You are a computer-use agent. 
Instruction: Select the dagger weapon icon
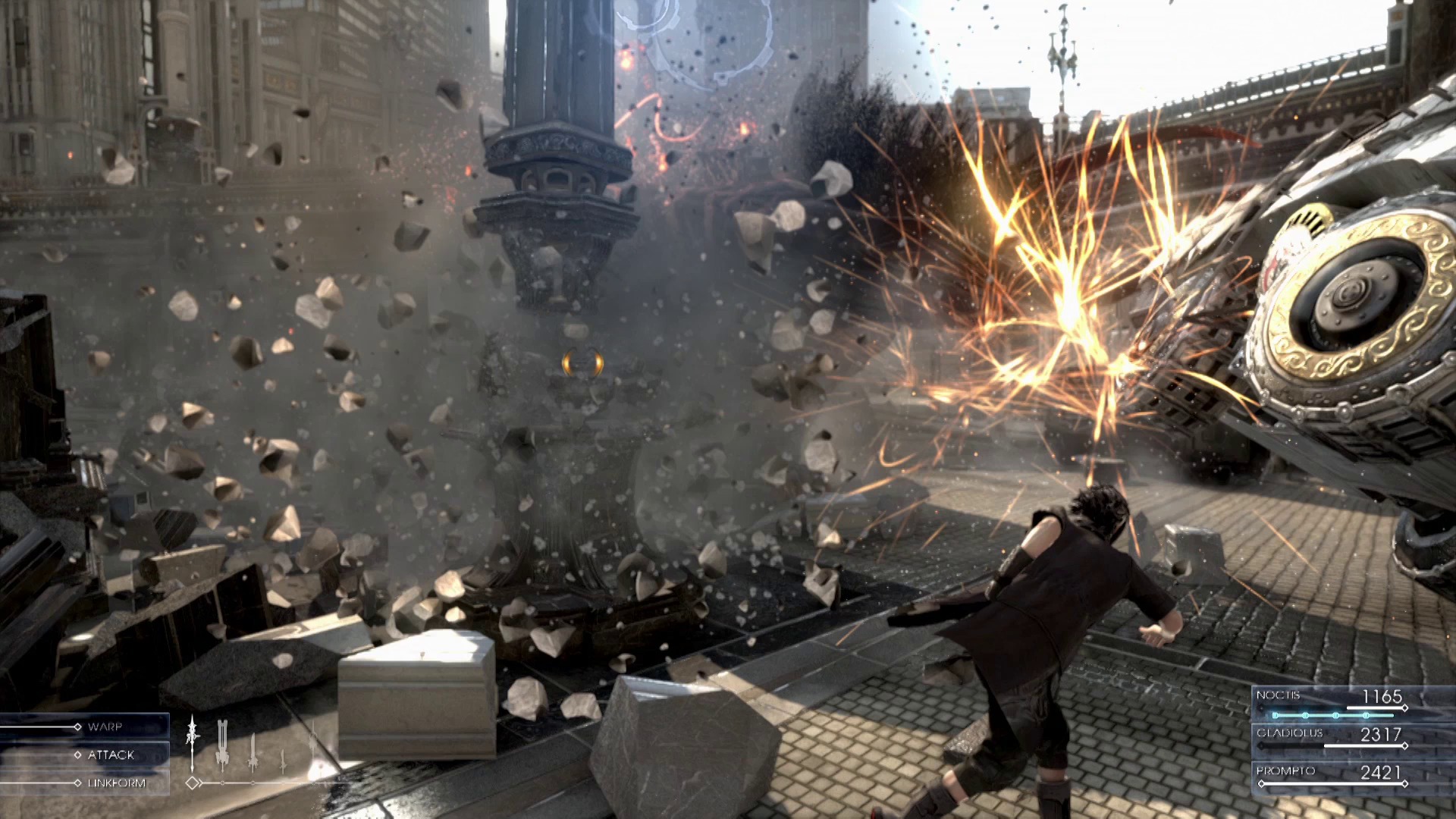[x=283, y=758]
